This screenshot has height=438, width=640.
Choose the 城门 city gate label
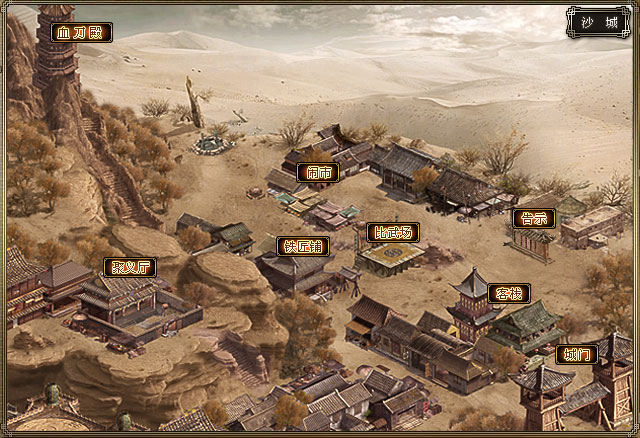coord(577,354)
